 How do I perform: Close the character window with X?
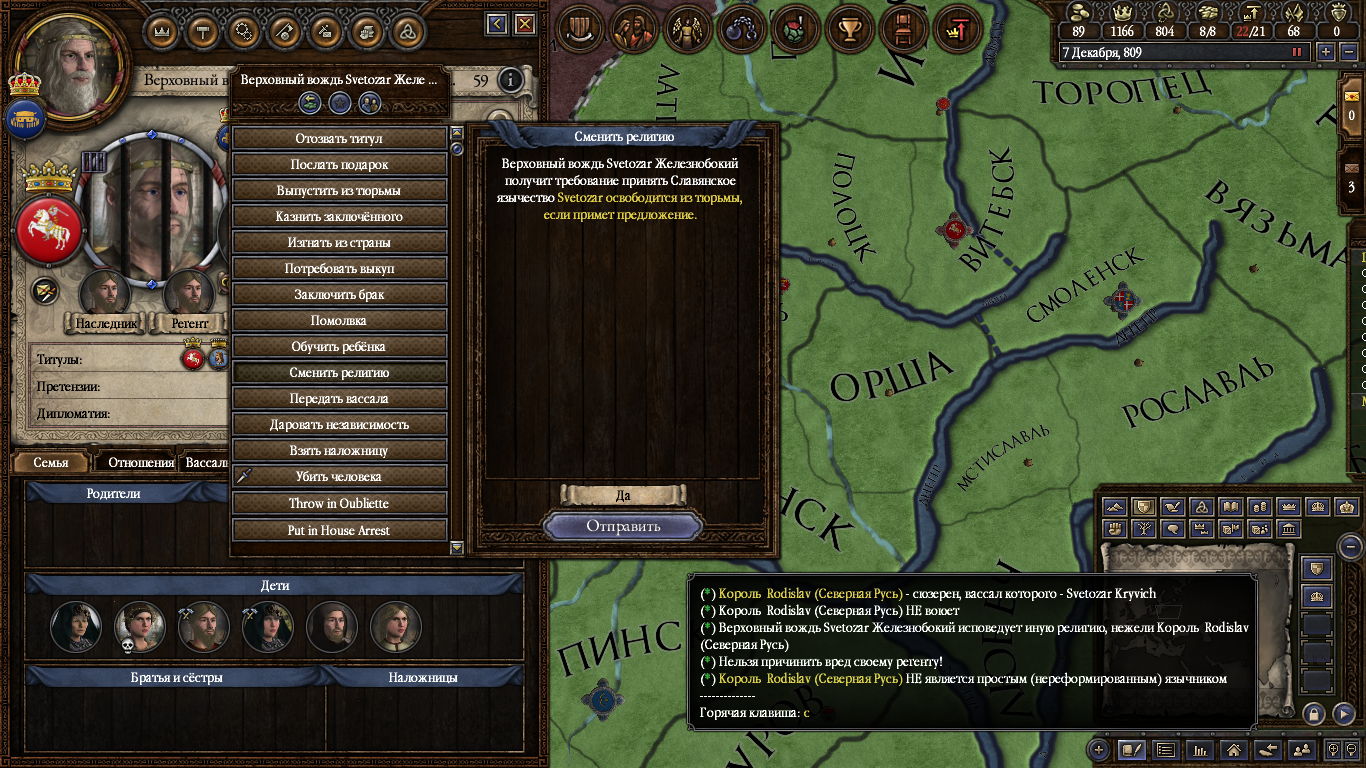pyautogui.click(x=525, y=24)
